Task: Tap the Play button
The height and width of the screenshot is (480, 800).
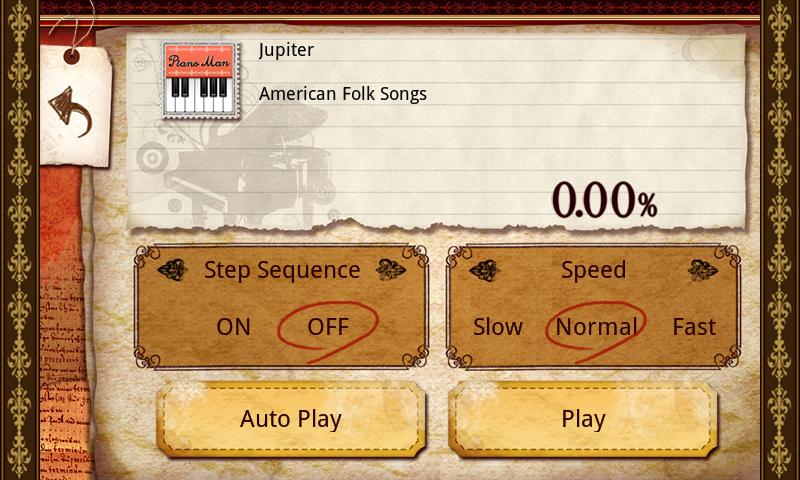Action: tap(583, 419)
